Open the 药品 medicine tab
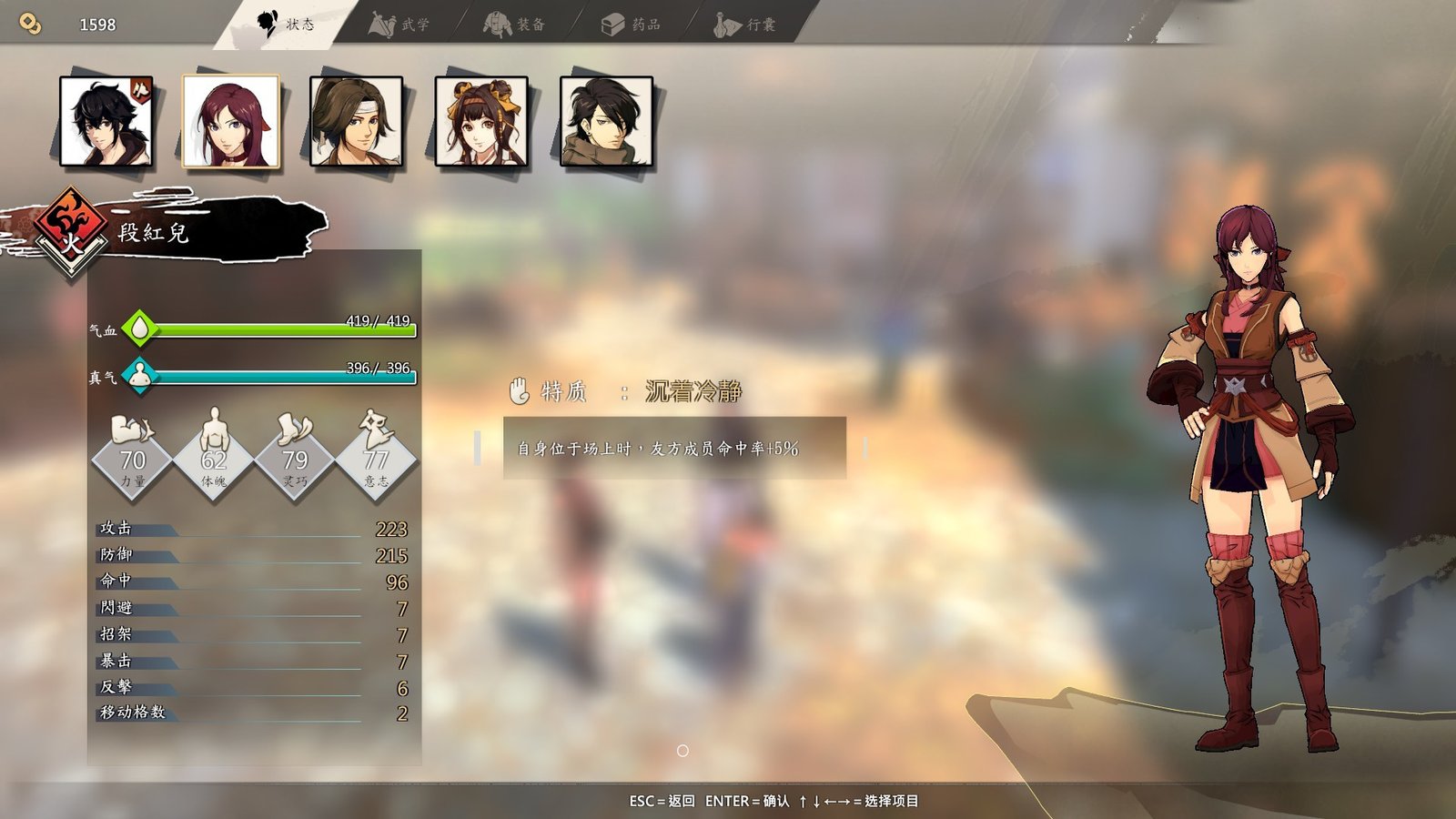The width and height of the screenshot is (1456, 819). [632, 25]
